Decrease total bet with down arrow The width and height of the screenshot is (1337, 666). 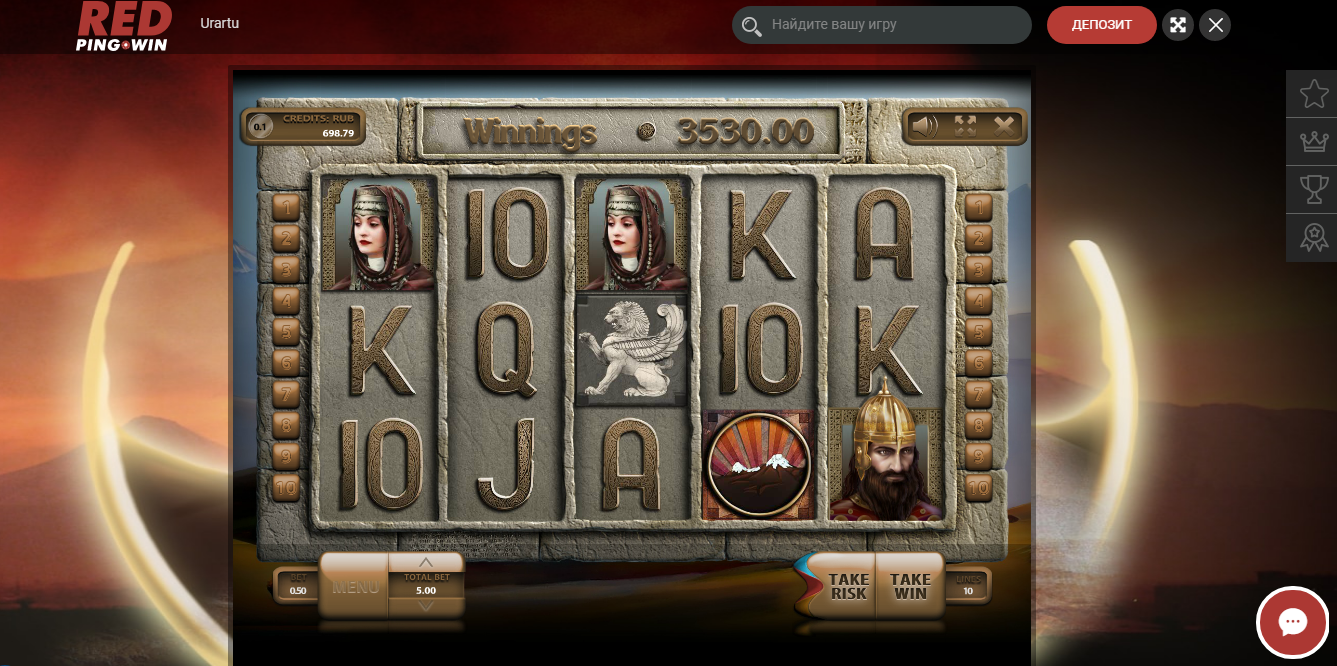tap(426, 605)
